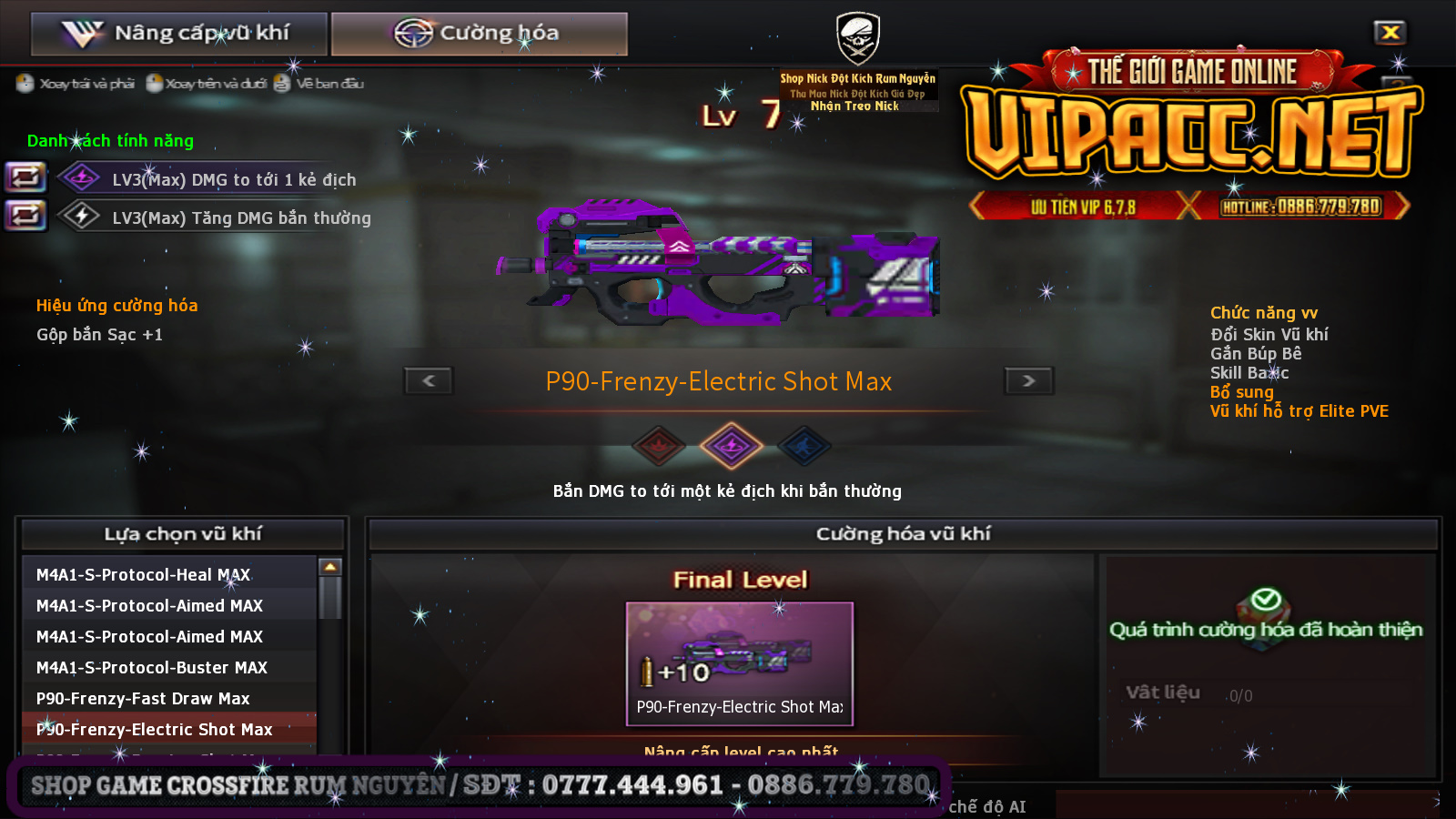
Task: Show the next weapon with right arrow
Action: pyautogui.click(x=1028, y=380)
